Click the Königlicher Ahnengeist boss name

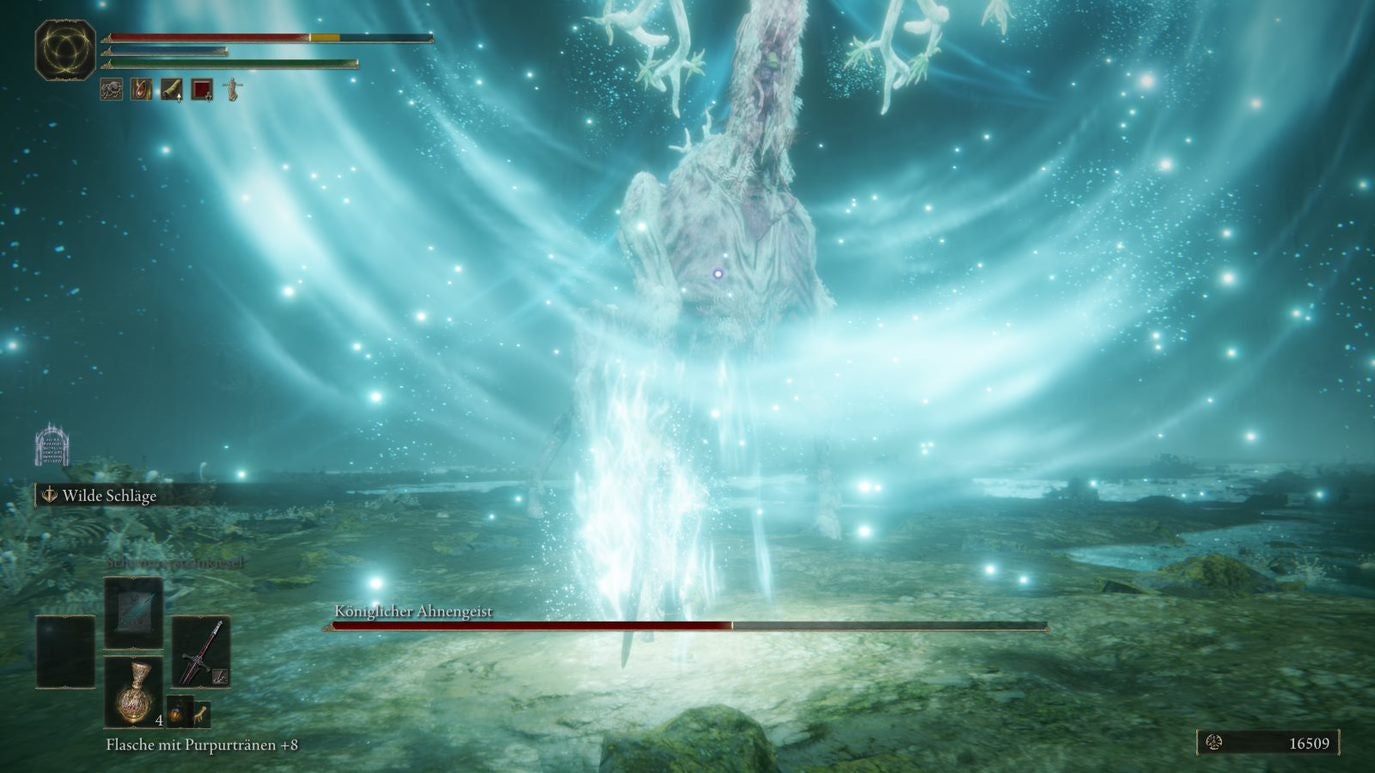[x=412, y=610]
